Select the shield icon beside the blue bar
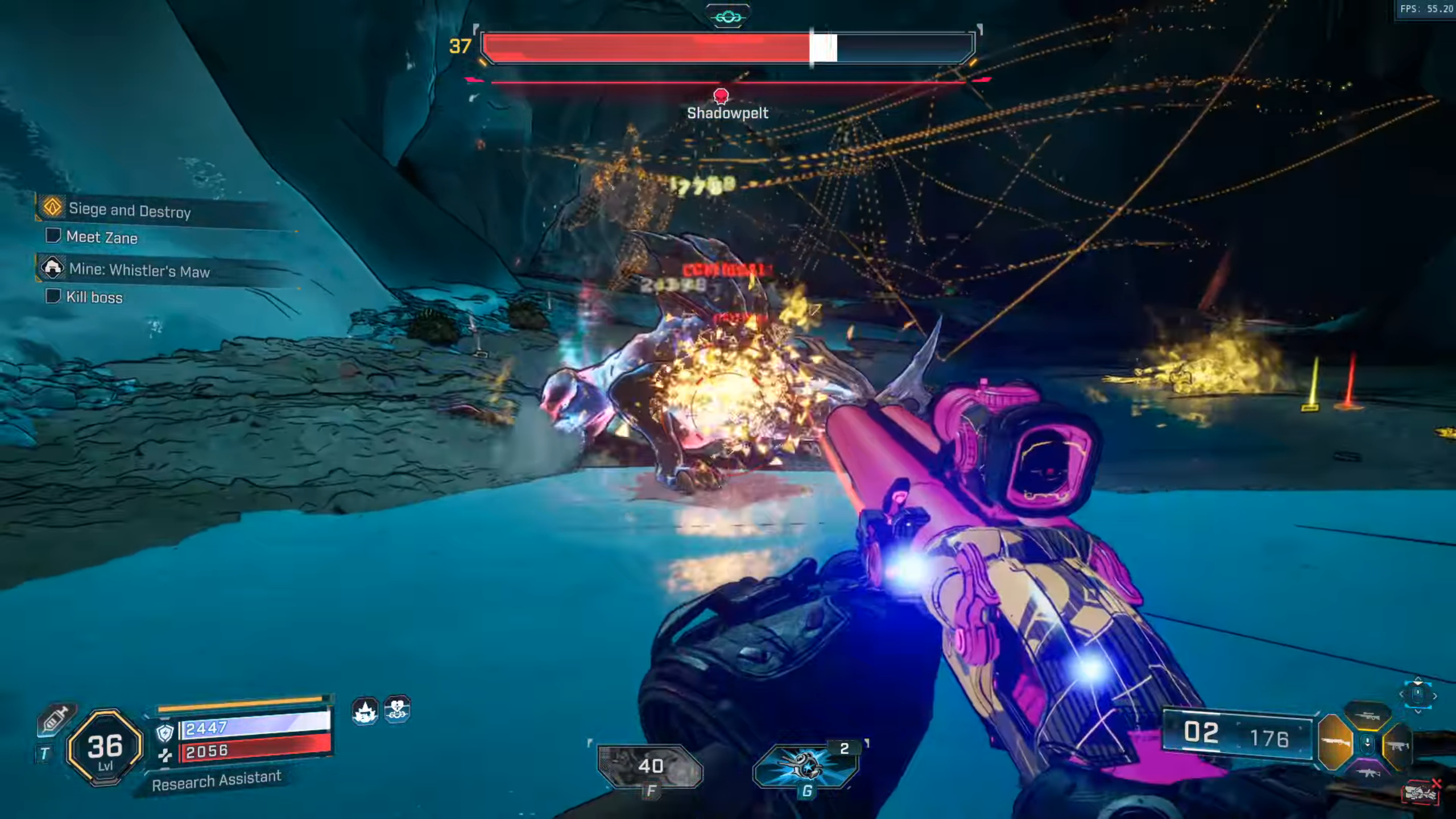The image size is (1456, 819). pos(165,733)
